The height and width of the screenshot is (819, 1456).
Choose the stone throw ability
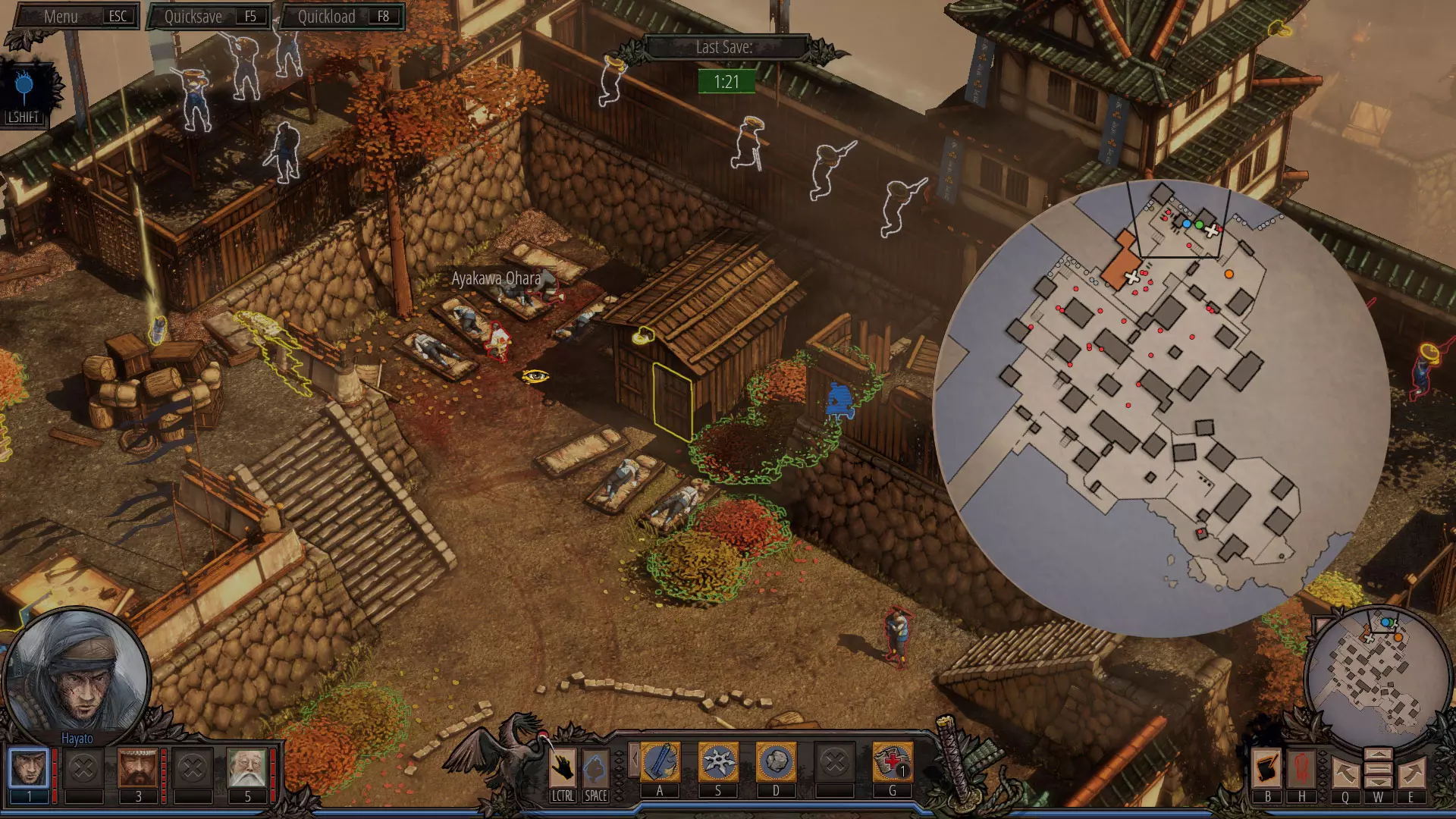pyautogui.click(x=776, y=762)
